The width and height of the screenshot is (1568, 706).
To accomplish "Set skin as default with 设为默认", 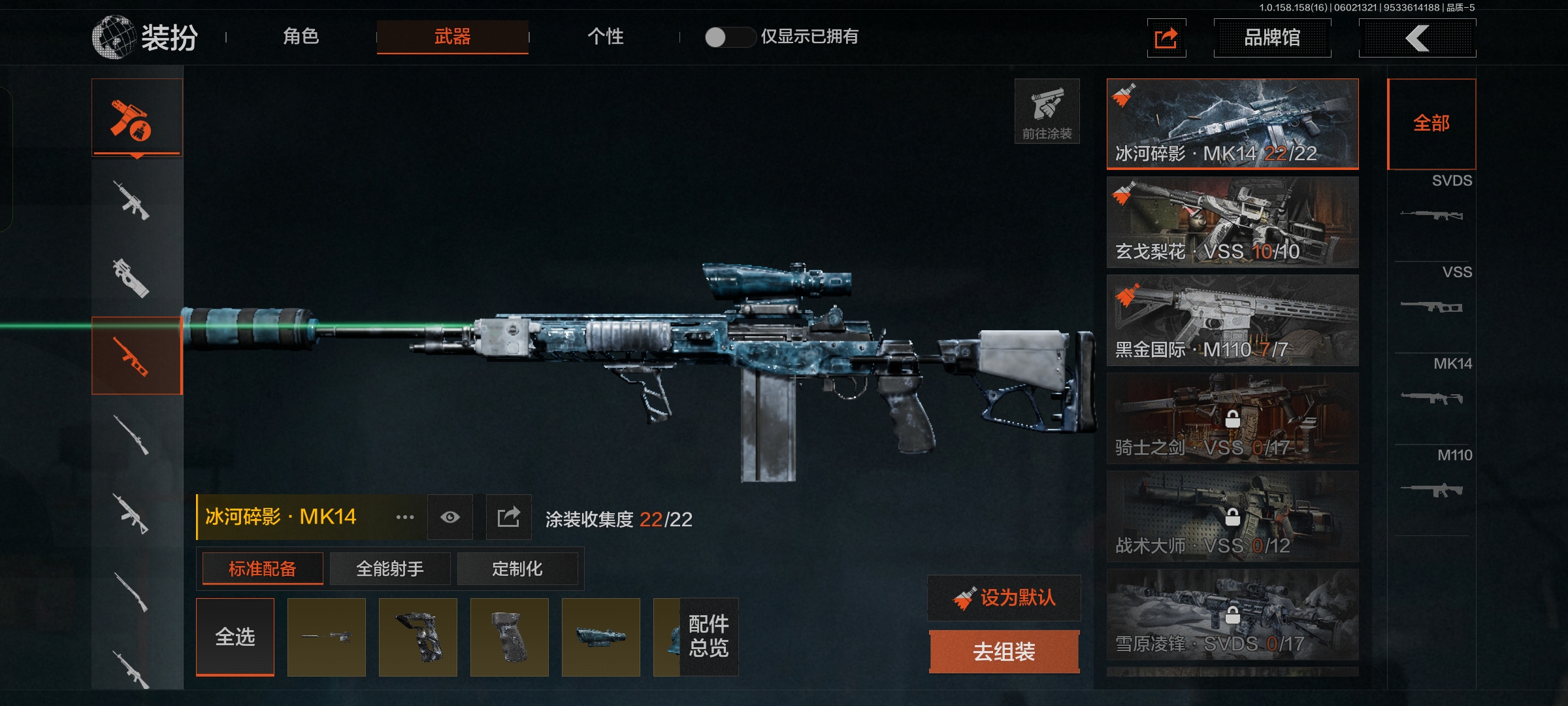I will 1004,597.
